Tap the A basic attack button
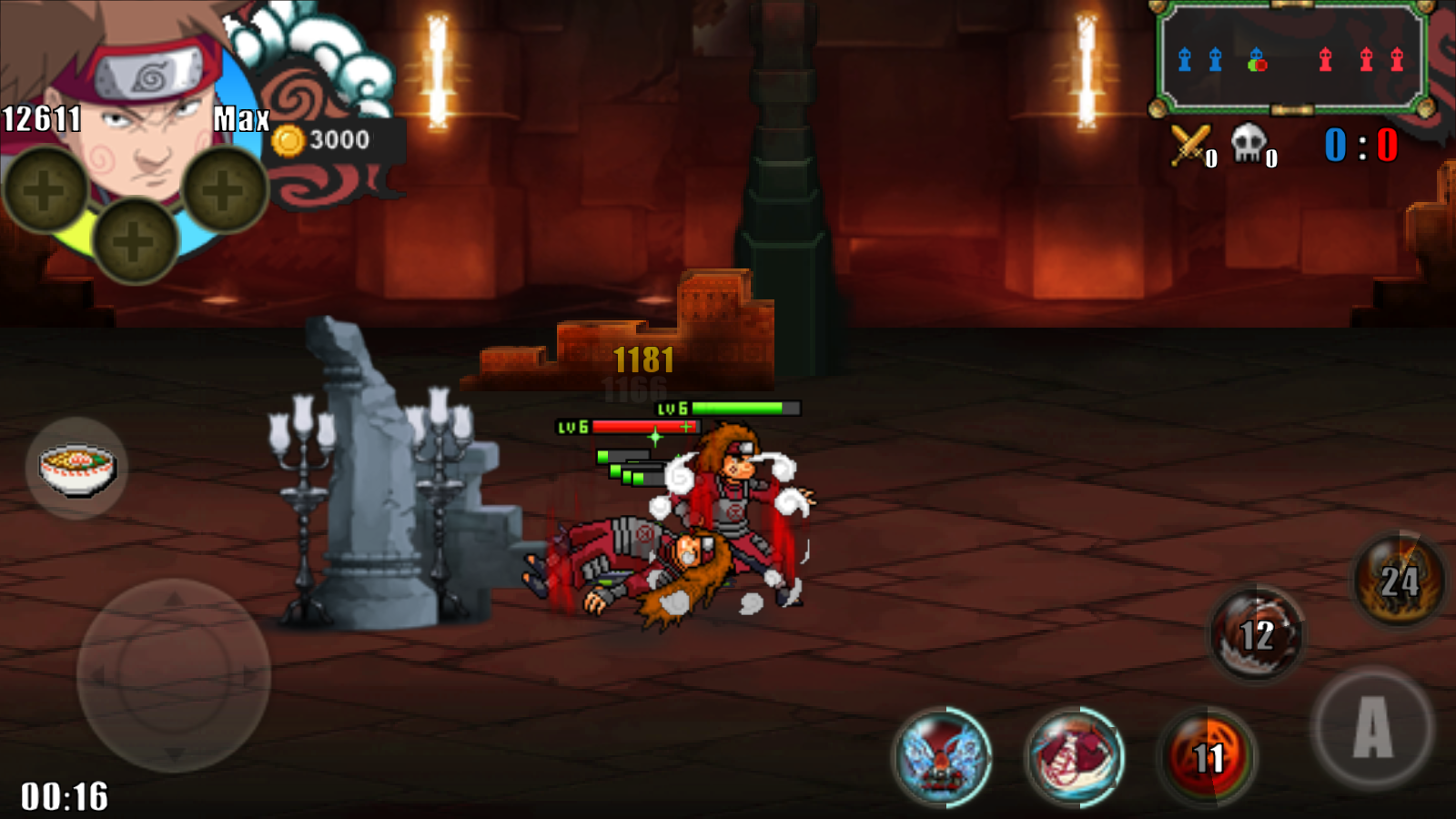The image size is (1456, 819). pyautogui.click(x=1372, y=727)
